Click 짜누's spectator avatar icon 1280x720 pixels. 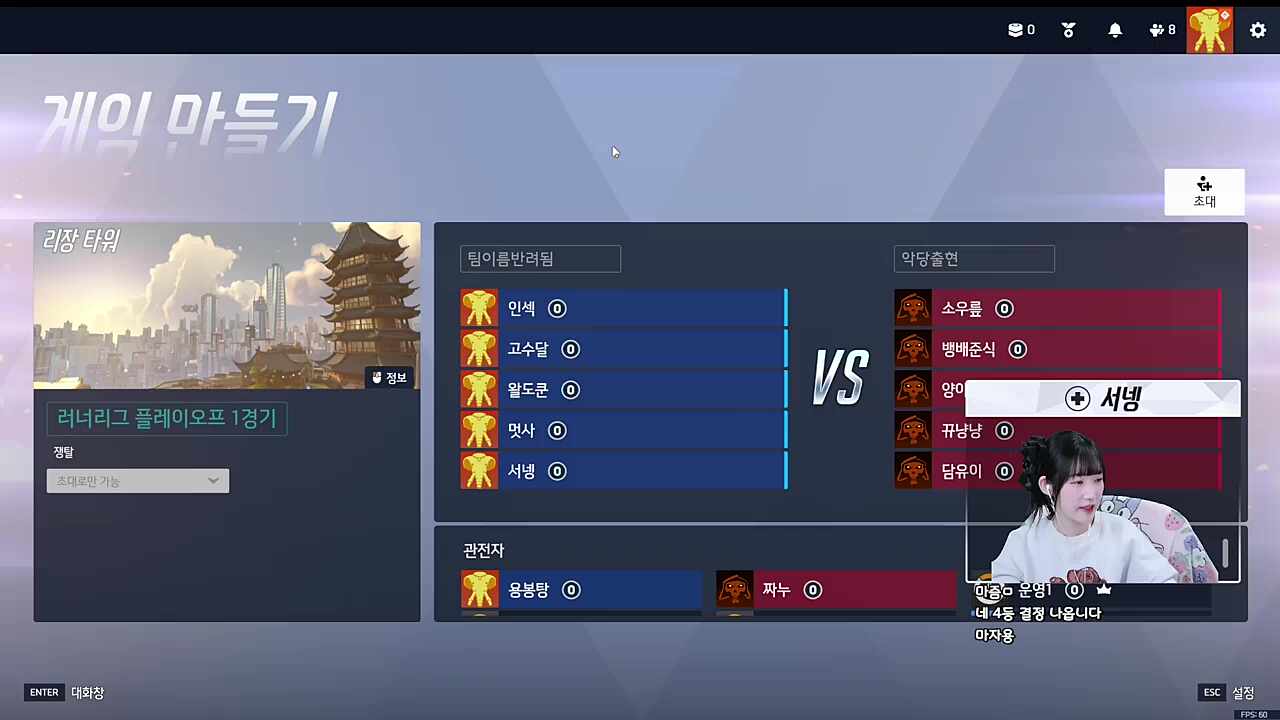(735, 590)
